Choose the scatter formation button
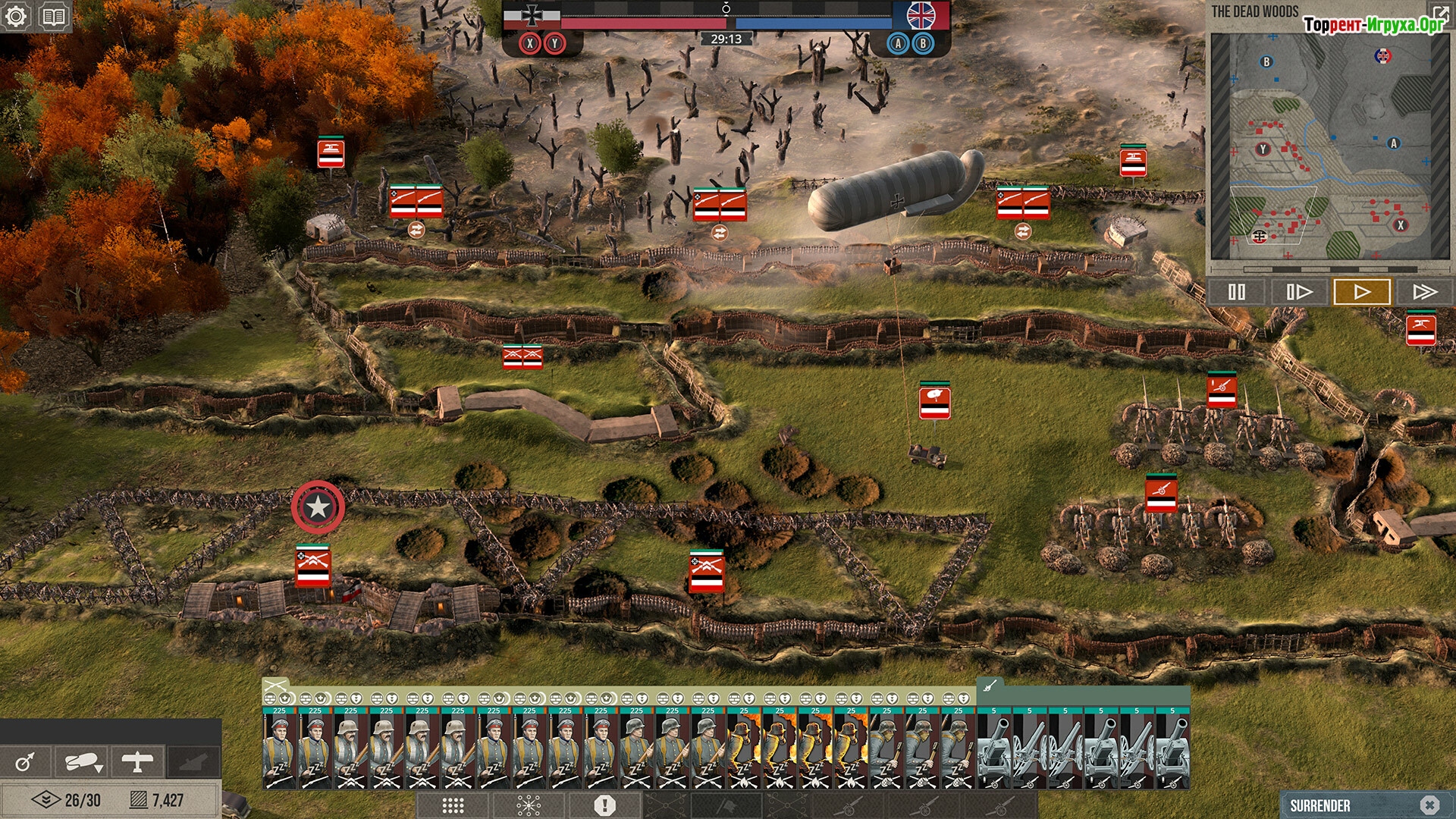 click(529, 805)
